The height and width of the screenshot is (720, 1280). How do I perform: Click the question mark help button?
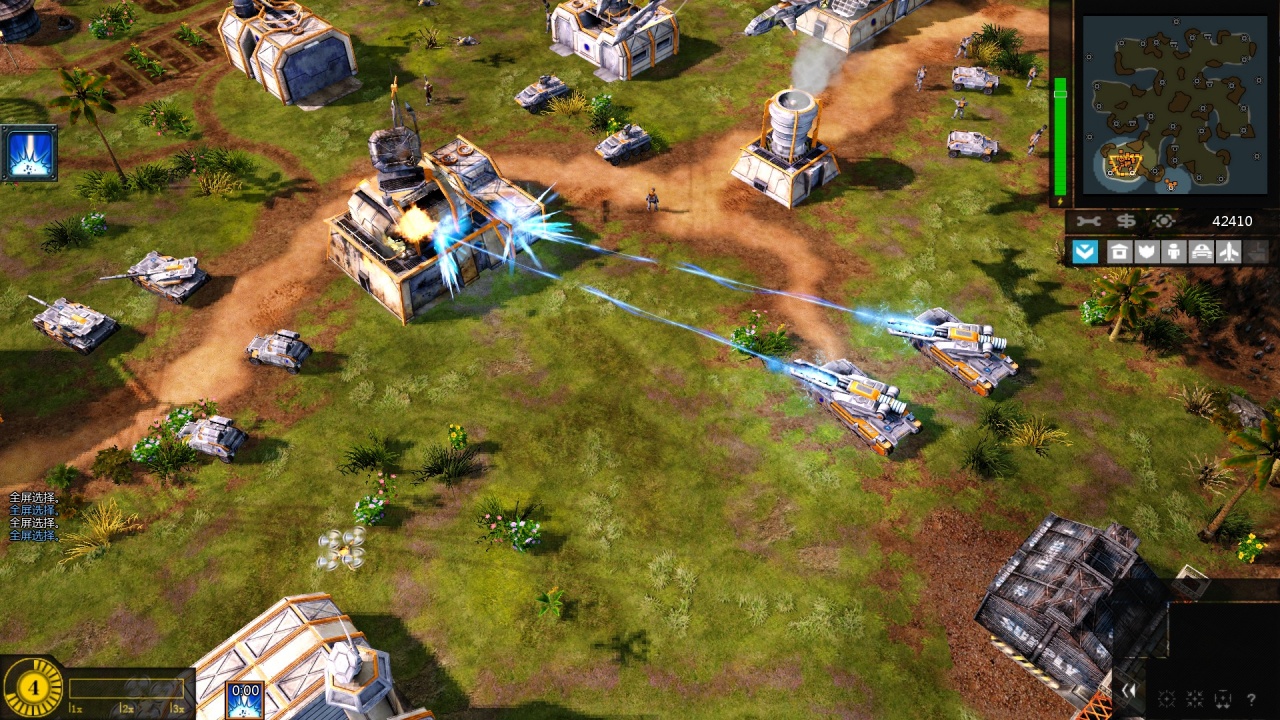(1251, 699)
